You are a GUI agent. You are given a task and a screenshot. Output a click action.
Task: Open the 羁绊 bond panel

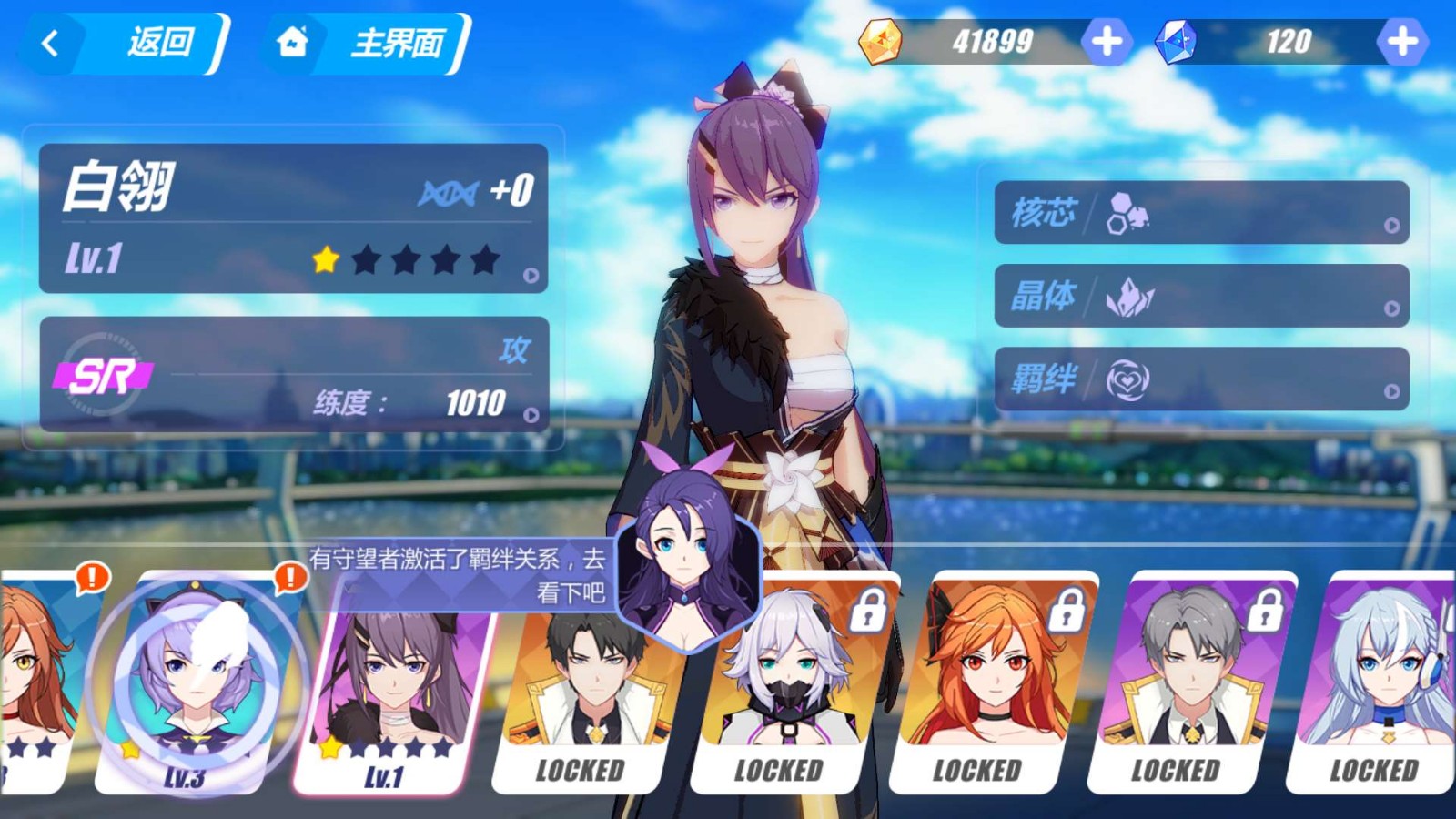pos(1201,379)
